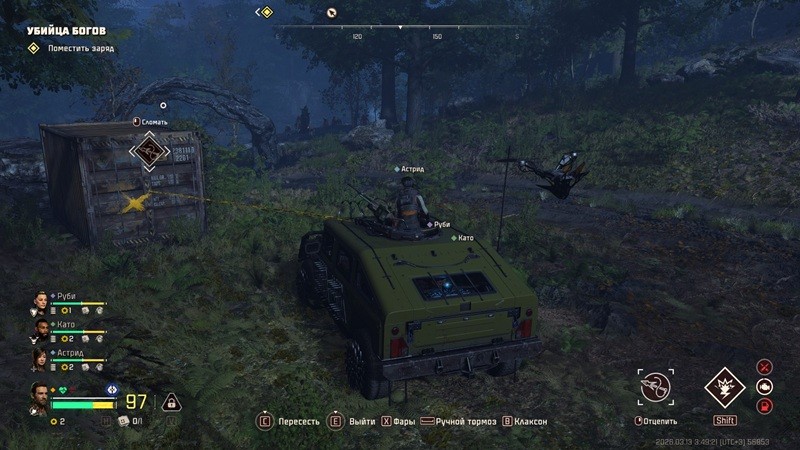Click the player's own character portrait

pyautogui.click(x=39, y=398)
